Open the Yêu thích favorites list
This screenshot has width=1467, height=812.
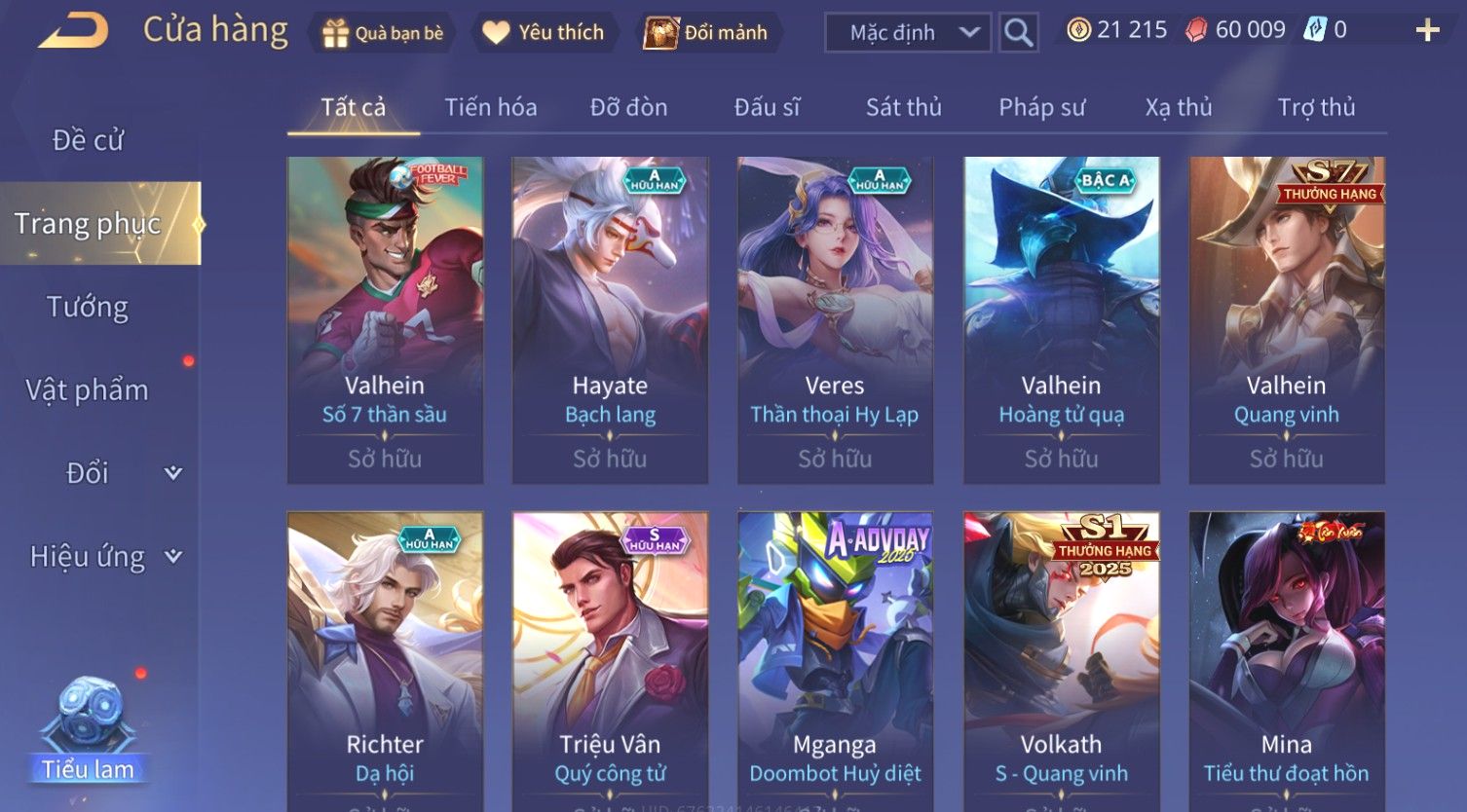pos(545,33)
